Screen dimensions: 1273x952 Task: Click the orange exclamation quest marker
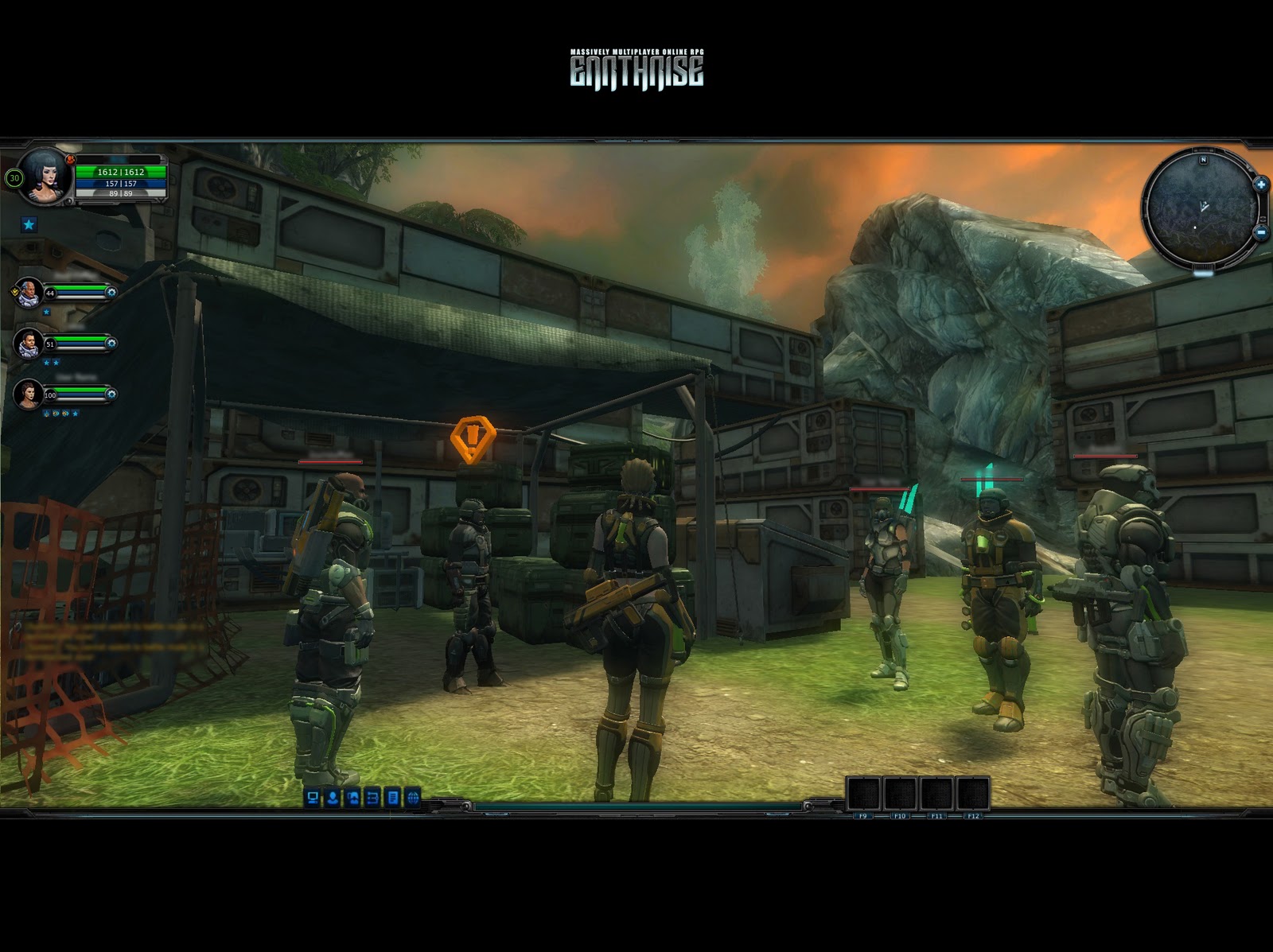point(473,438)
